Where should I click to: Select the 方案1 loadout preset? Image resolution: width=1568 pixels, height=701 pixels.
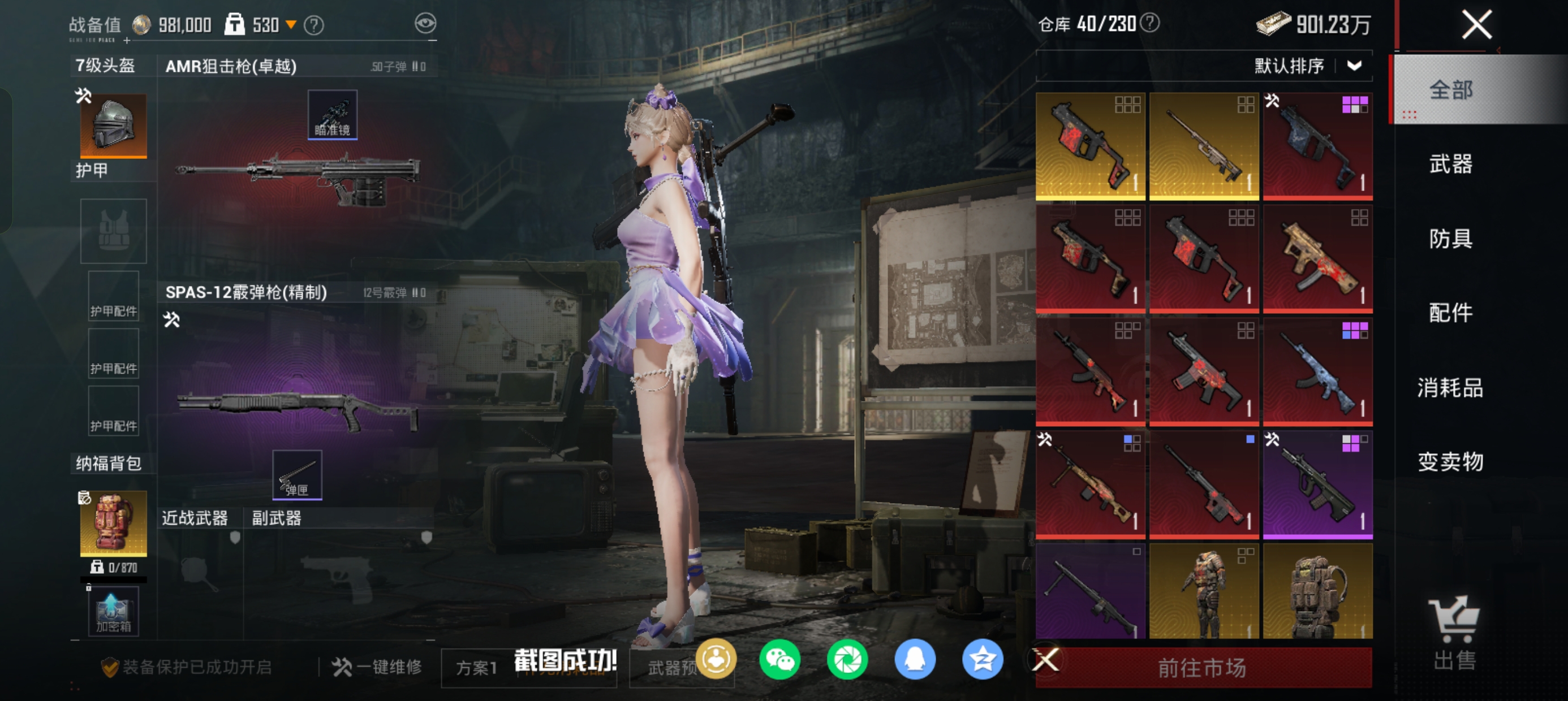(x=477, y=668)
